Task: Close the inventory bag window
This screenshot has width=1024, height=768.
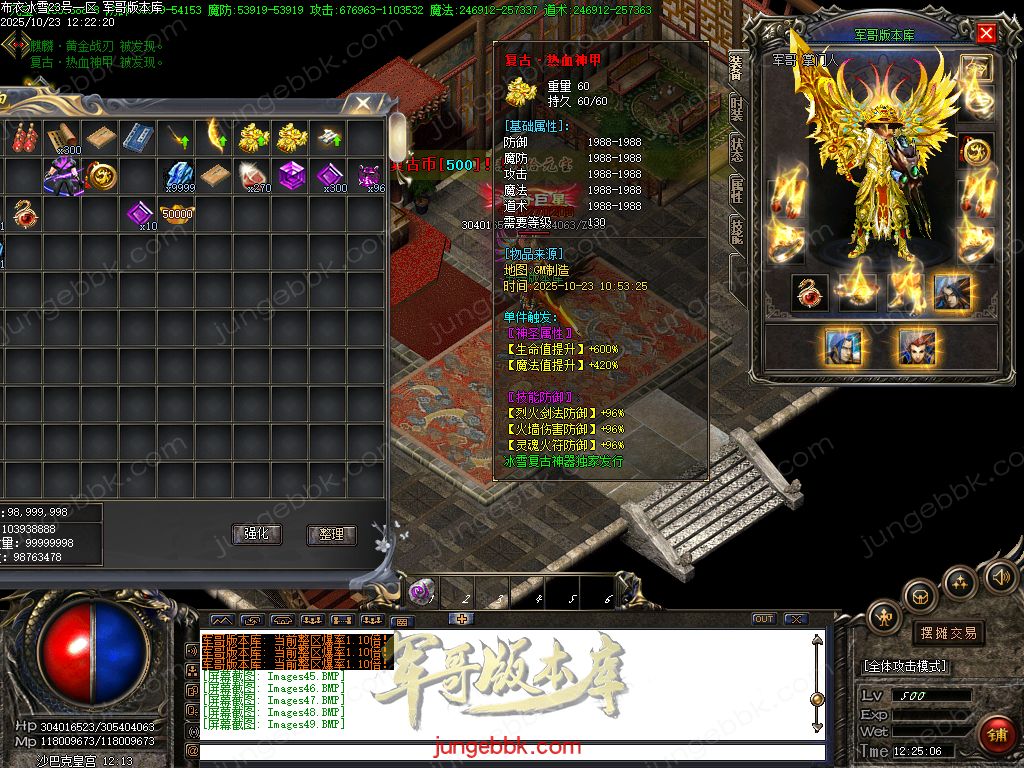Action: pyautogui.click(x=356, y=103)
